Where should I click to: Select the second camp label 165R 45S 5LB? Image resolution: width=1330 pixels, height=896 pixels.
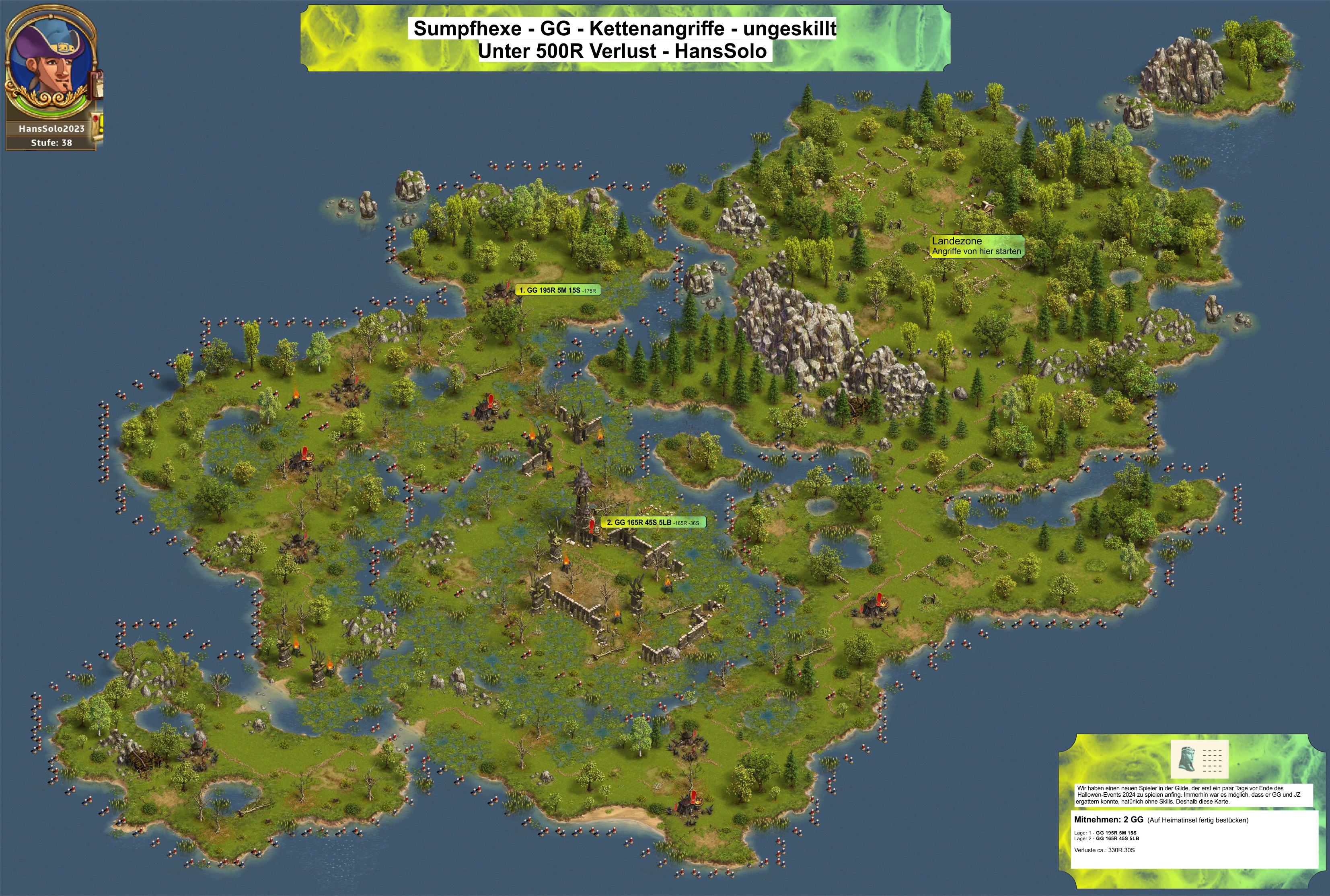click(652, 522)
